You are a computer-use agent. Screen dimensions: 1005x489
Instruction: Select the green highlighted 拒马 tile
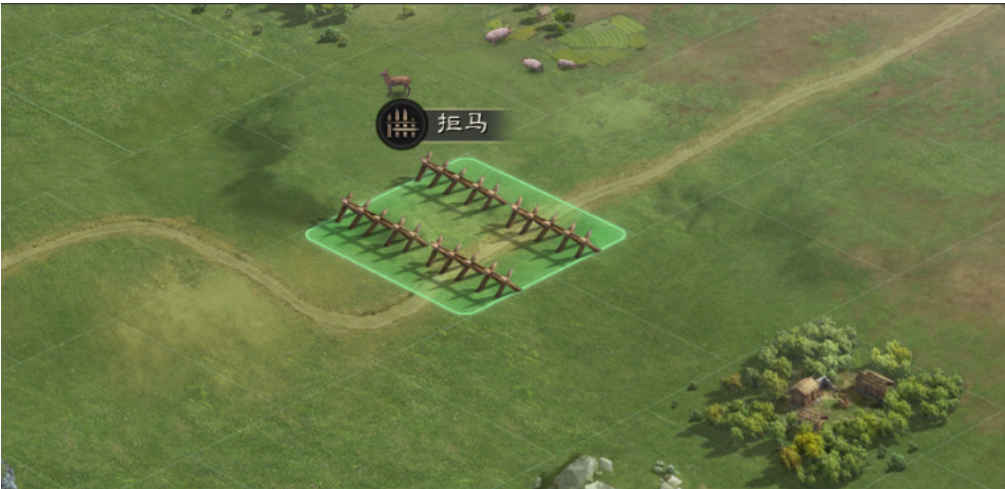pyautogui.click(x=466, y=236)
